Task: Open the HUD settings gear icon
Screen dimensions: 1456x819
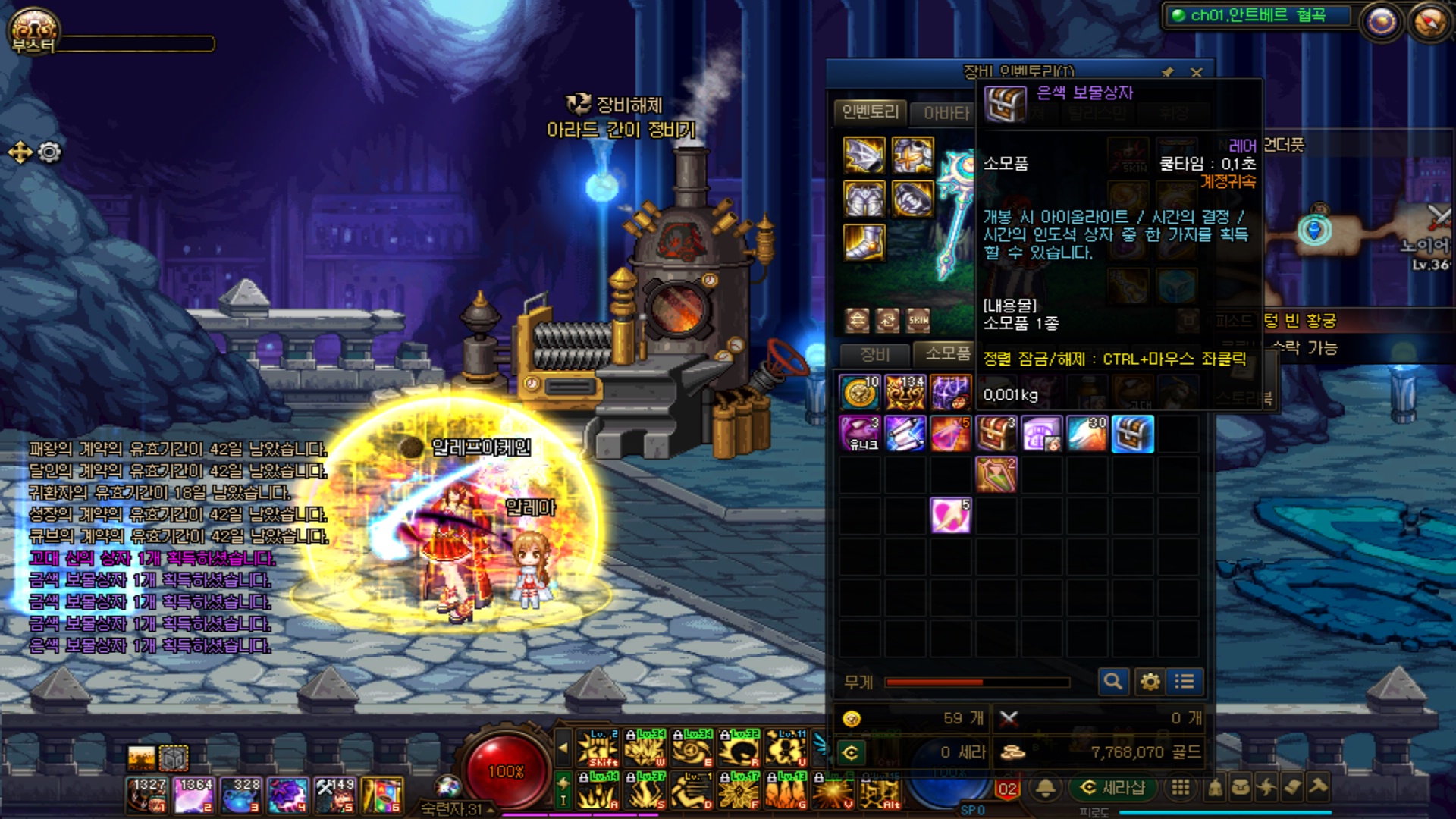Action: [49, 152]
